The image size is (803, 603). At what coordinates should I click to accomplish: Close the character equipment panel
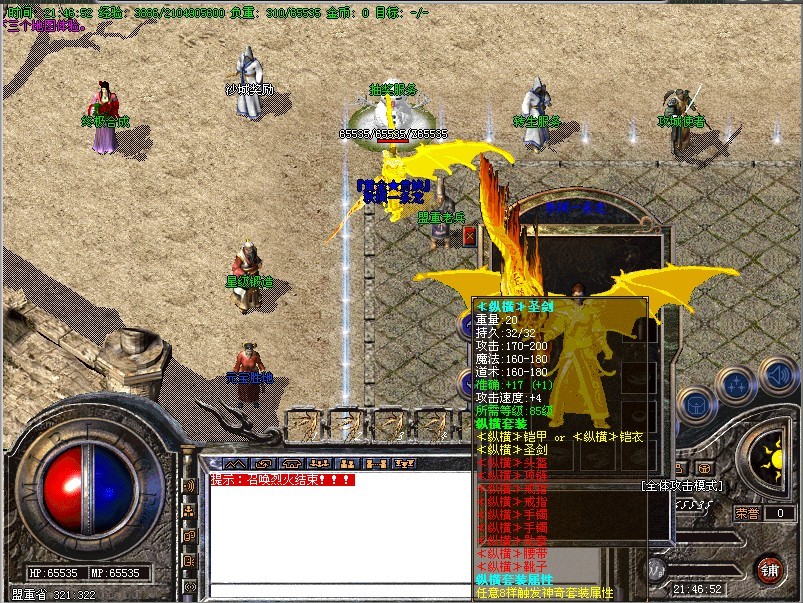click(x=469, y=236)
